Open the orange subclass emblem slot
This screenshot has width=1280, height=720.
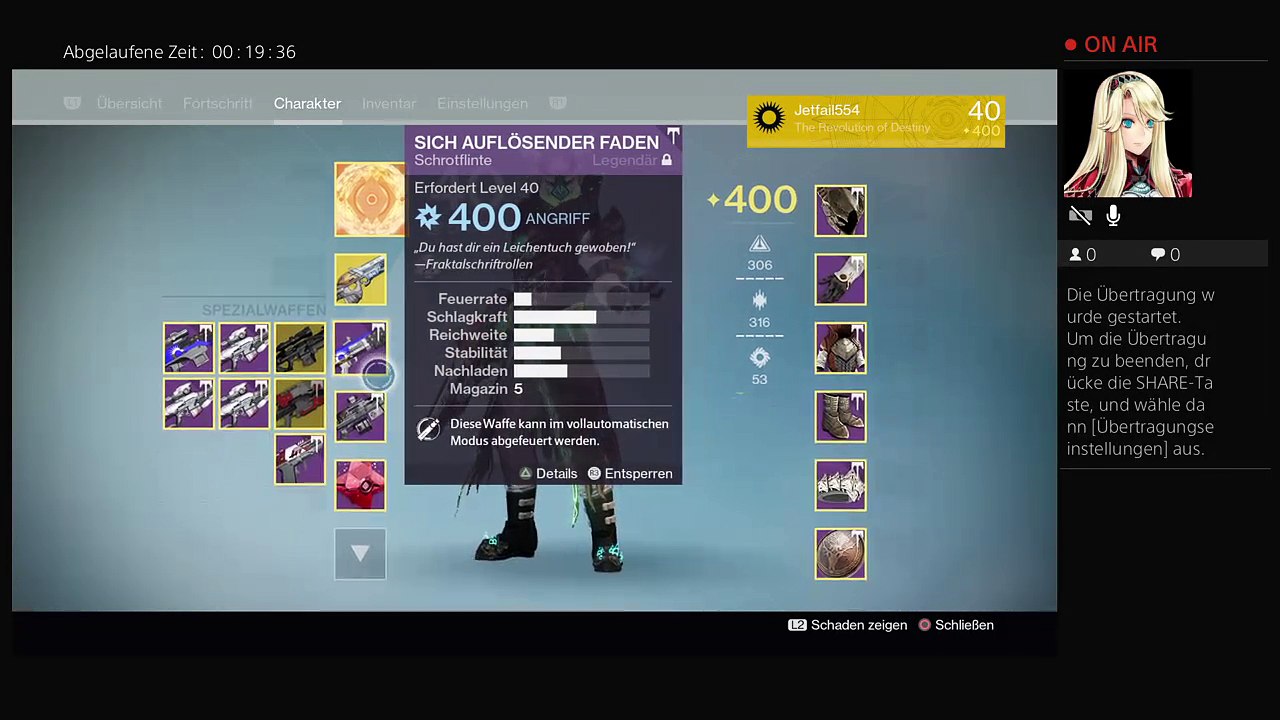click(x=369, y=199)
